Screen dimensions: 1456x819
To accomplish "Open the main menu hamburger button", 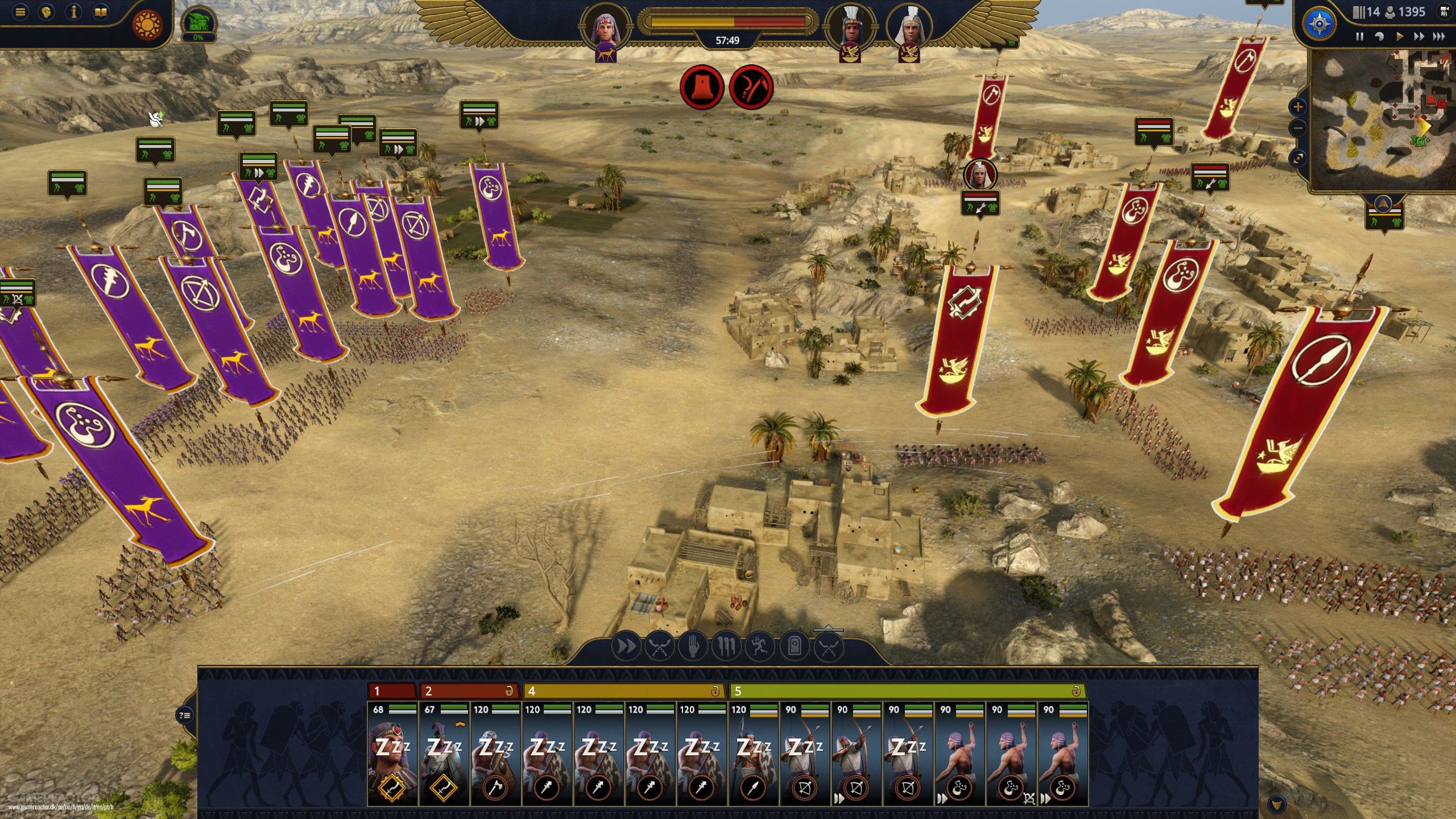I will [20, 13].
